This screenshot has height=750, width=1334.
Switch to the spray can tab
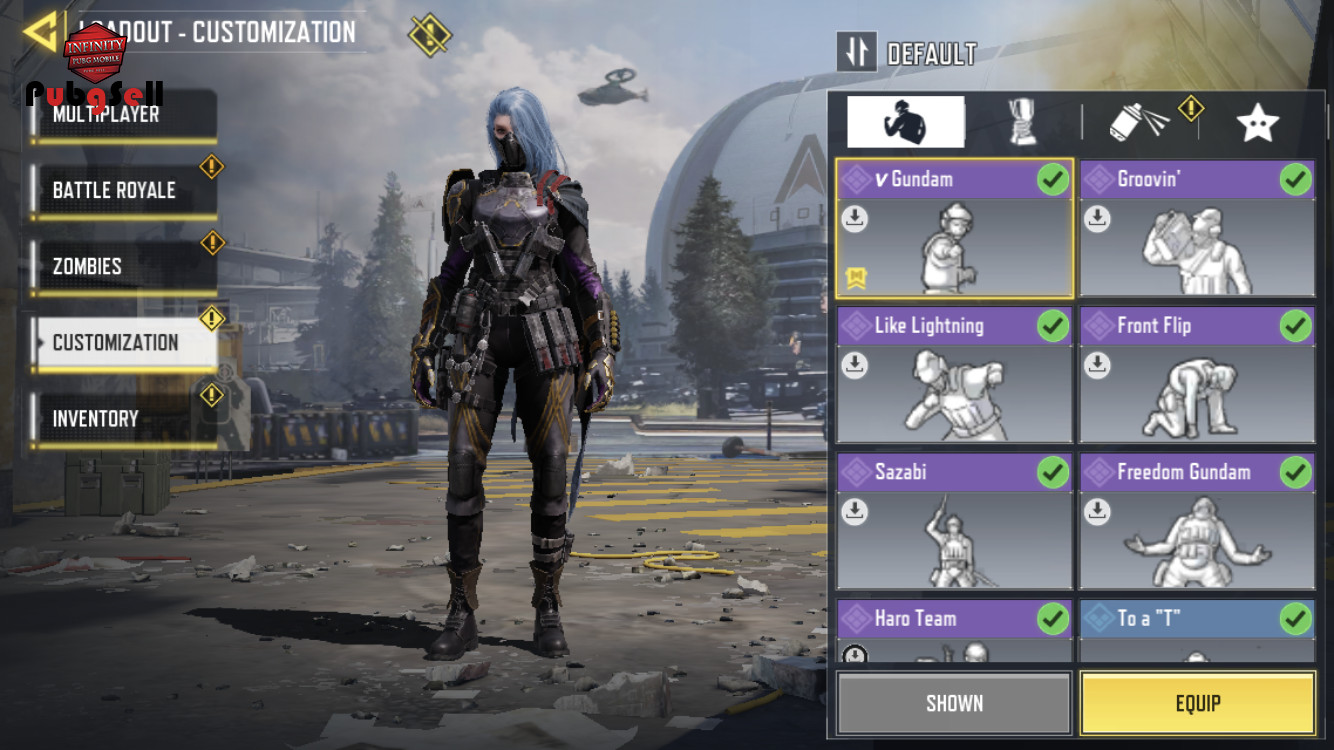point(1140,122)
